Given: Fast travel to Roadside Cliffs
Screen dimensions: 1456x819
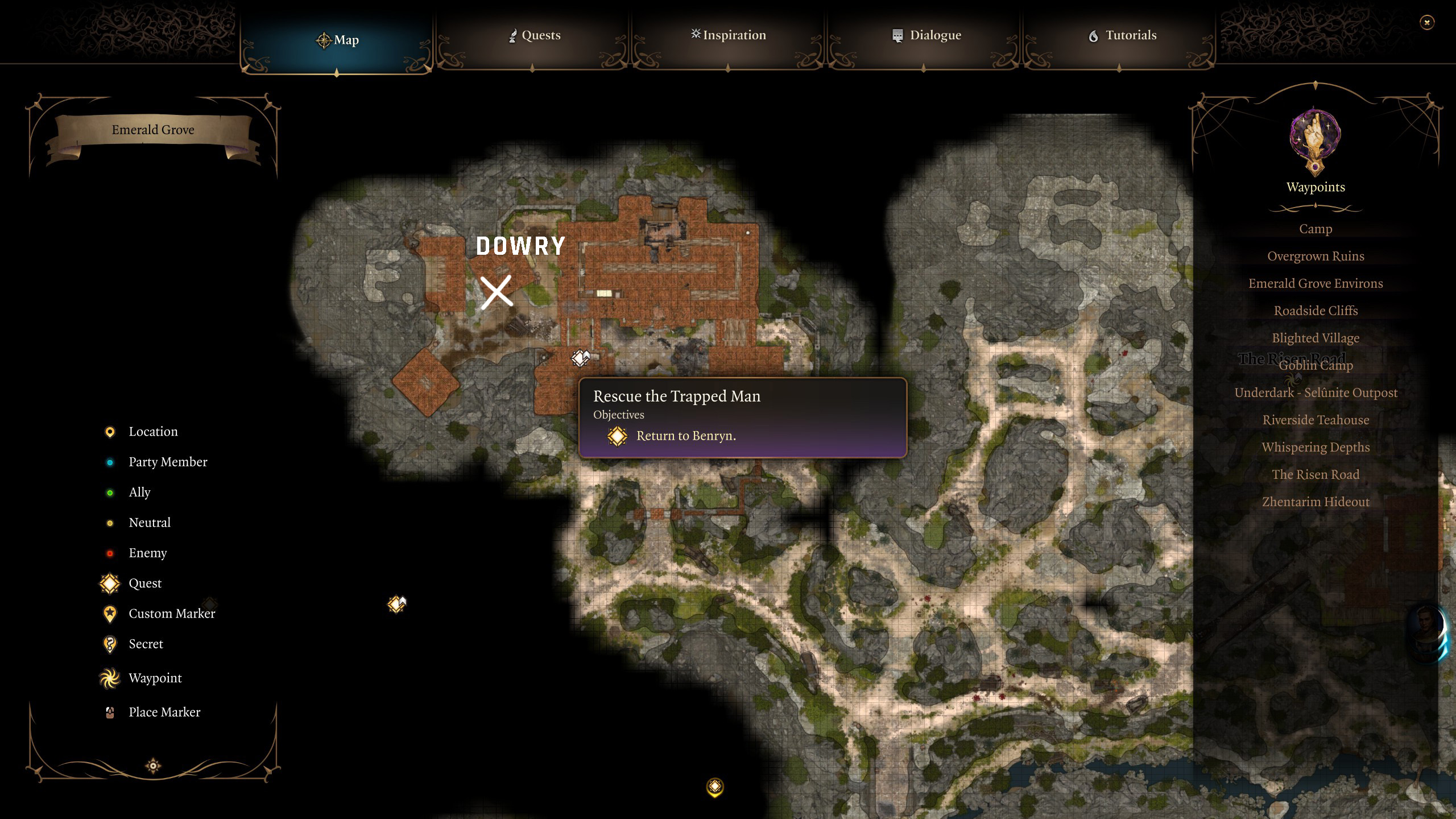Looking at the screenshot, I should click(1315, 311).
